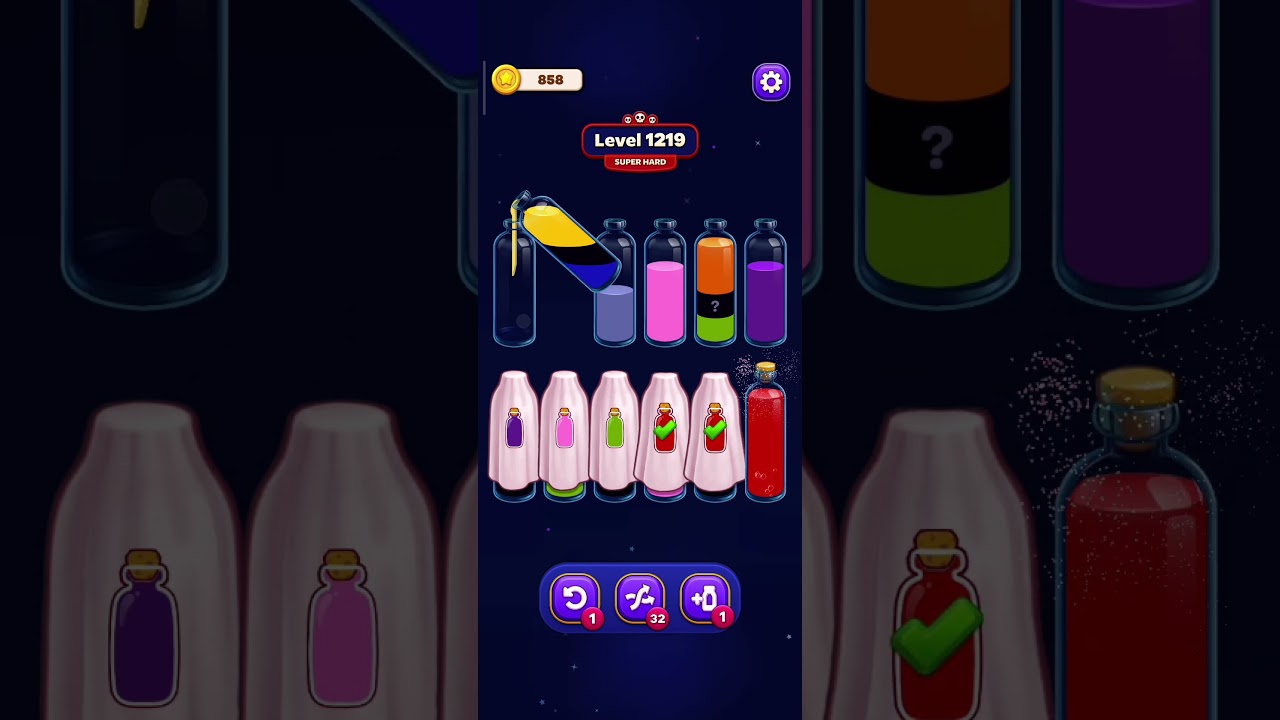Image resolution: width=1280 pixels, height=720 pixels.
Task: Tap the SUPER HARD label
Action: 639,161
